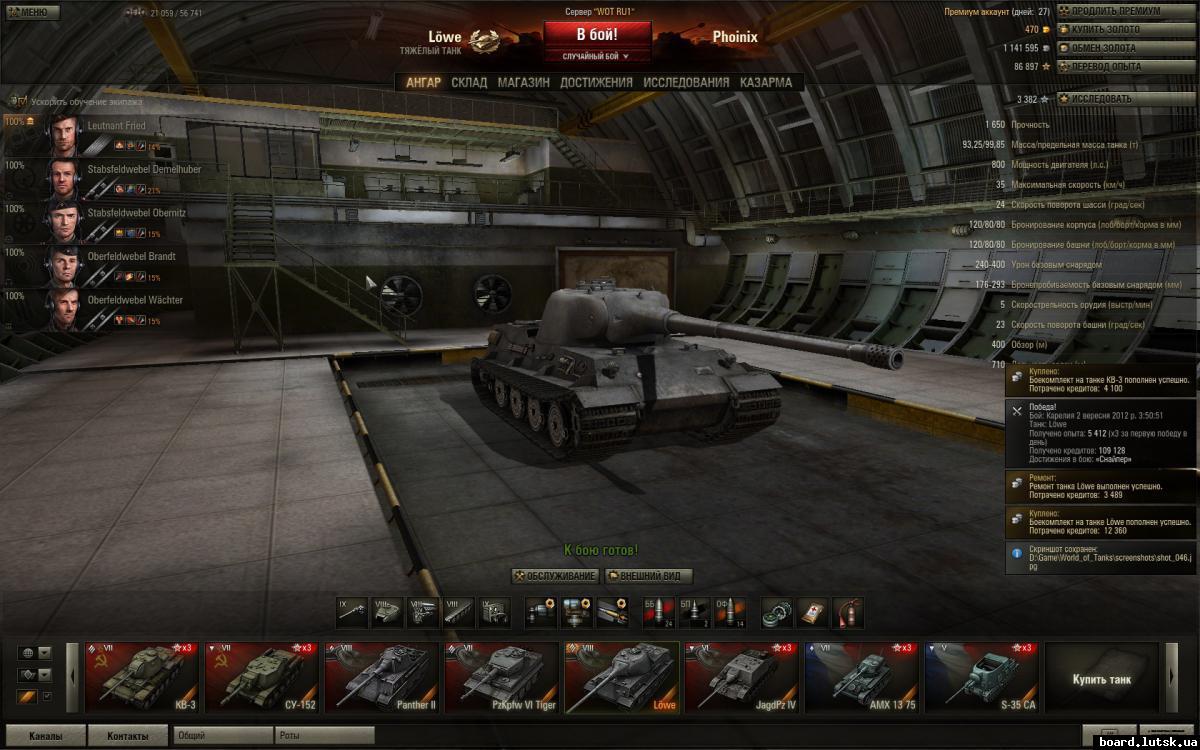1200x750 pixels.
Task: Open the Каналы chat channels
Action: 45,736
